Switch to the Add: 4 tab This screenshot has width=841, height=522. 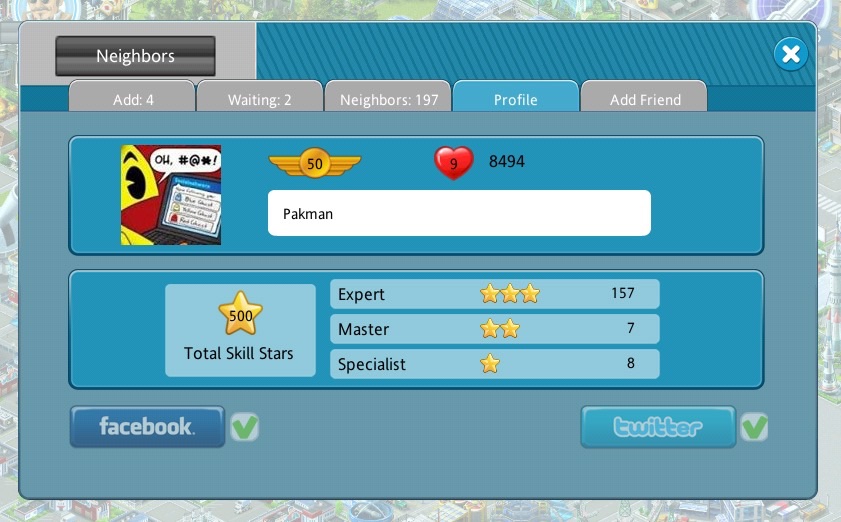132,99
